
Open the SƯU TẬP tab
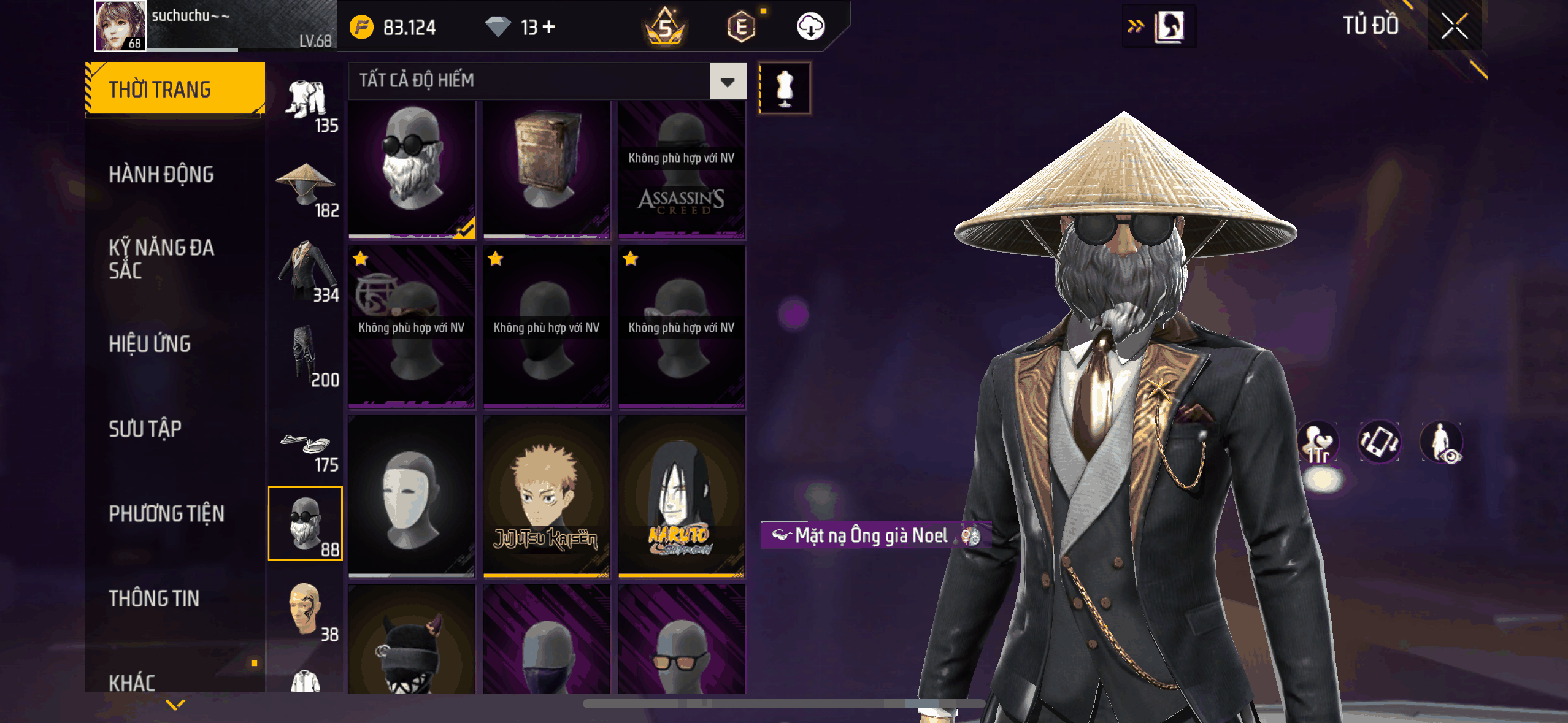click(145, 429)
